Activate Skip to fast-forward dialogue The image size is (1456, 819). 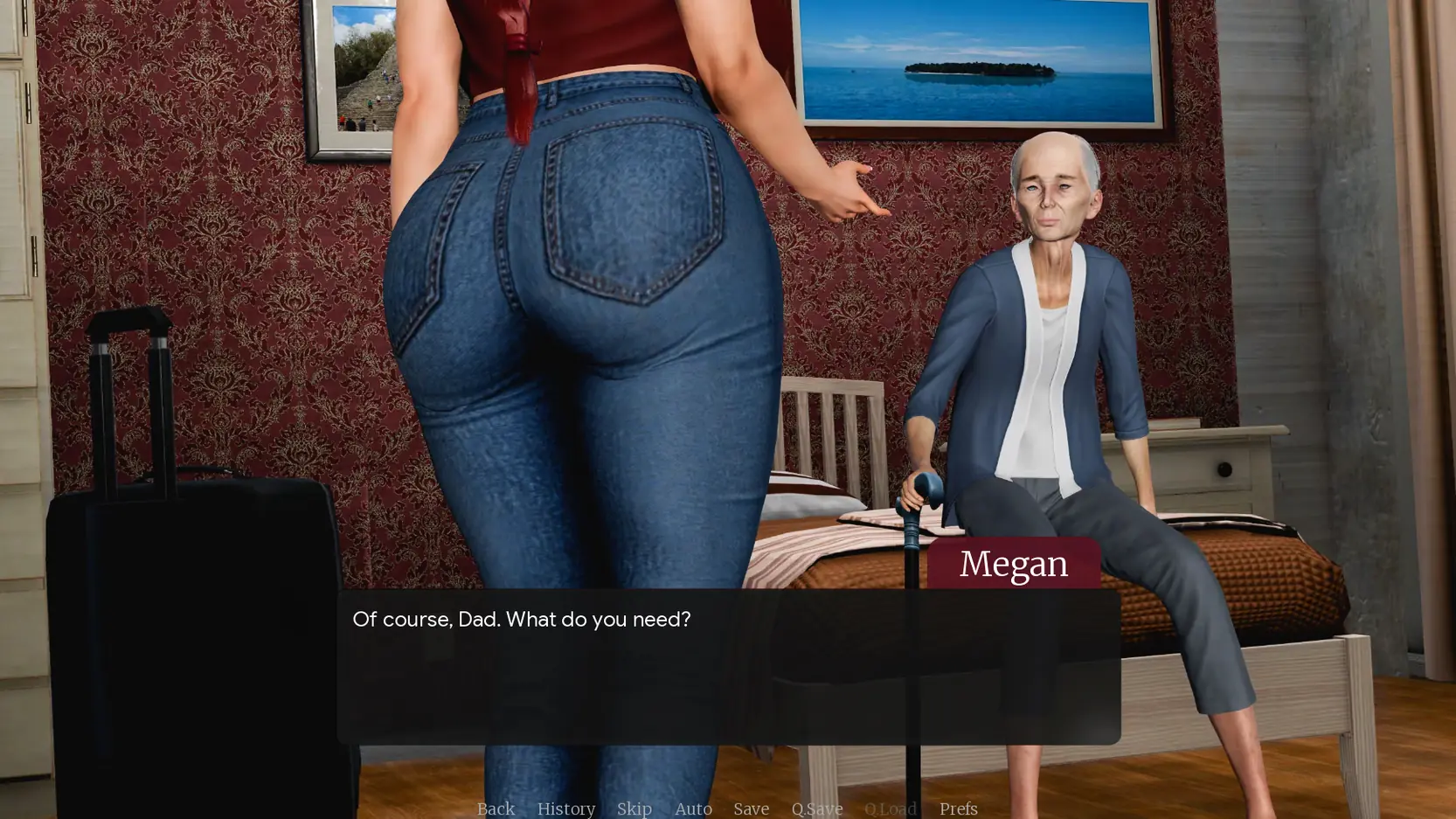click(x=634, y=809)
